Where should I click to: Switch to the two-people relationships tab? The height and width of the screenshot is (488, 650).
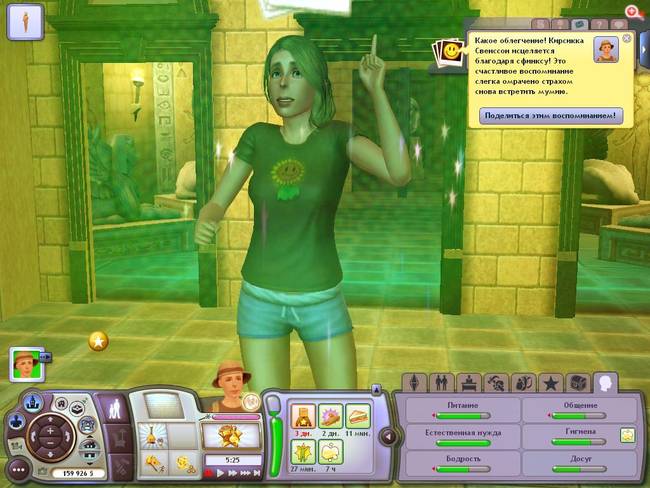(440, 383)
